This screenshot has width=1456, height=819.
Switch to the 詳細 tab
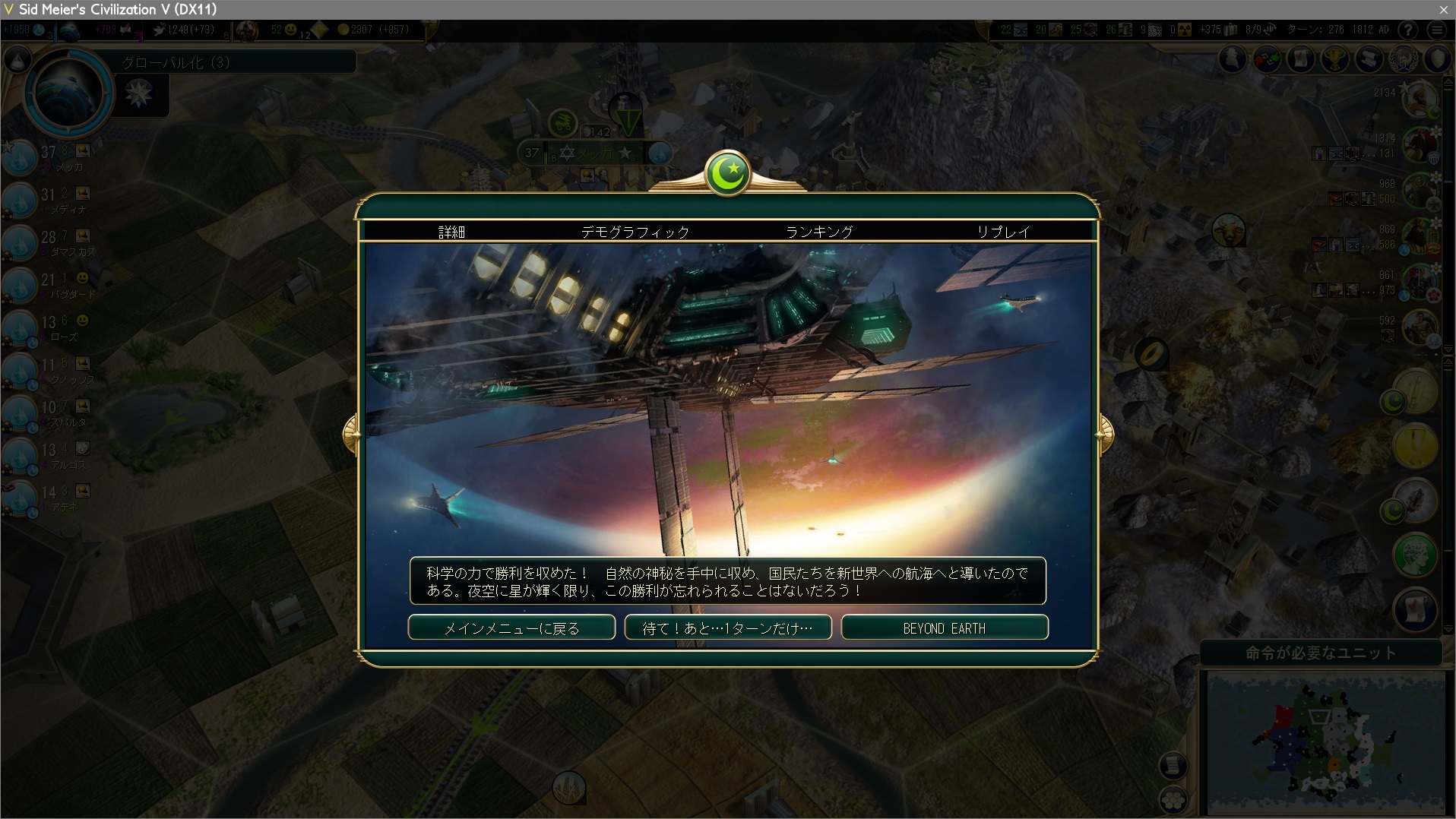click(451, 232)
